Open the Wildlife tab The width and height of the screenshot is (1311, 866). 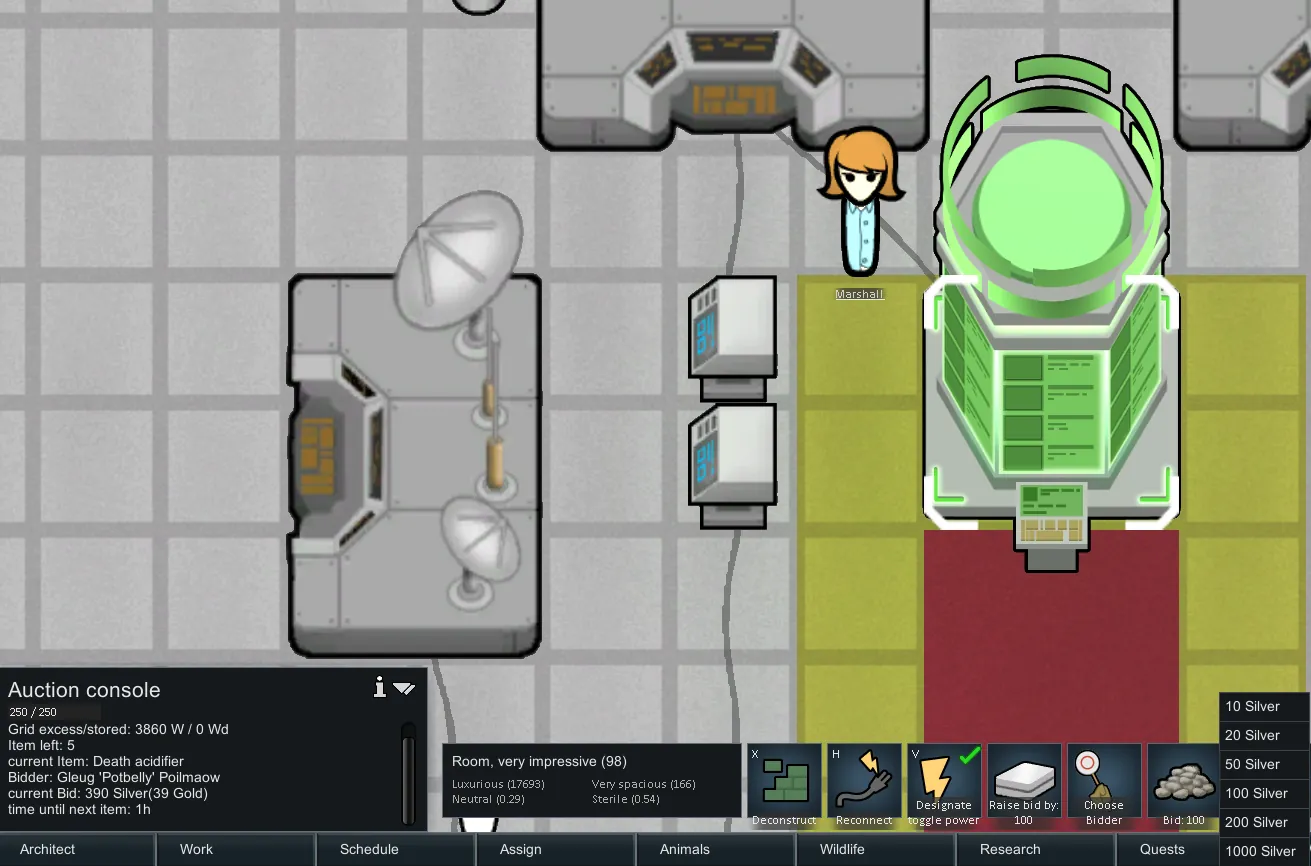point(842,849)
